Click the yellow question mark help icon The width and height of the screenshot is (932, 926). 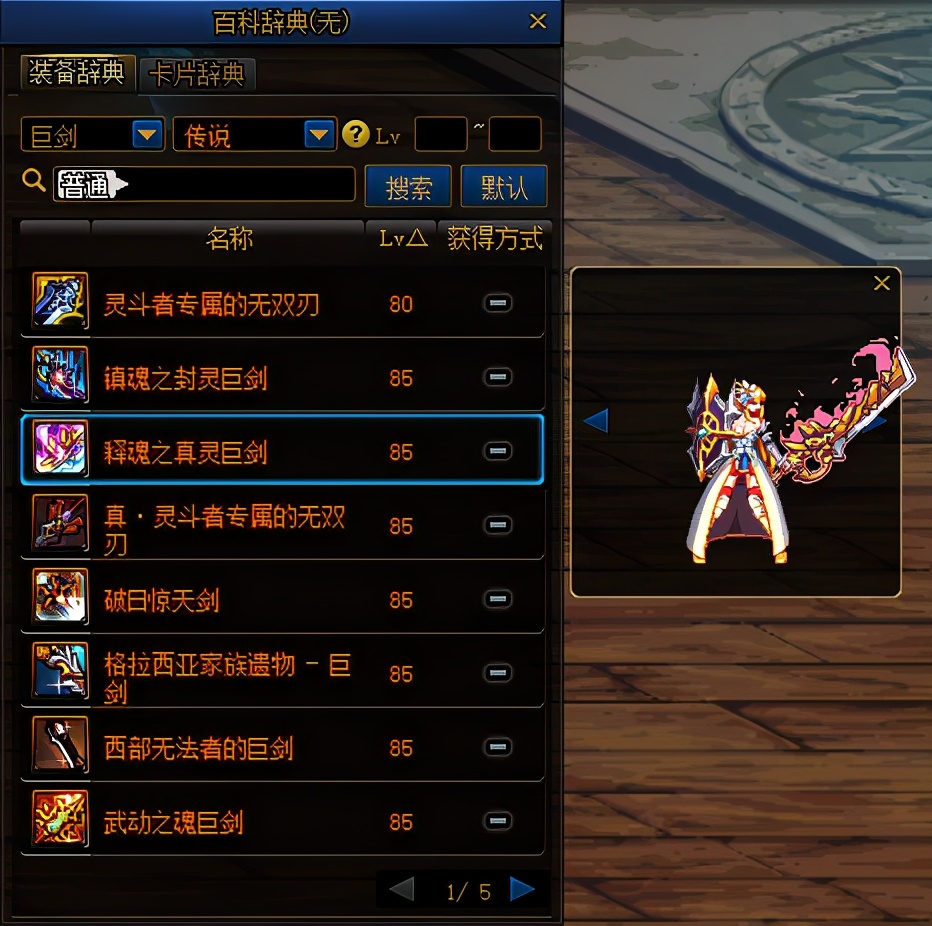[355, 134]
